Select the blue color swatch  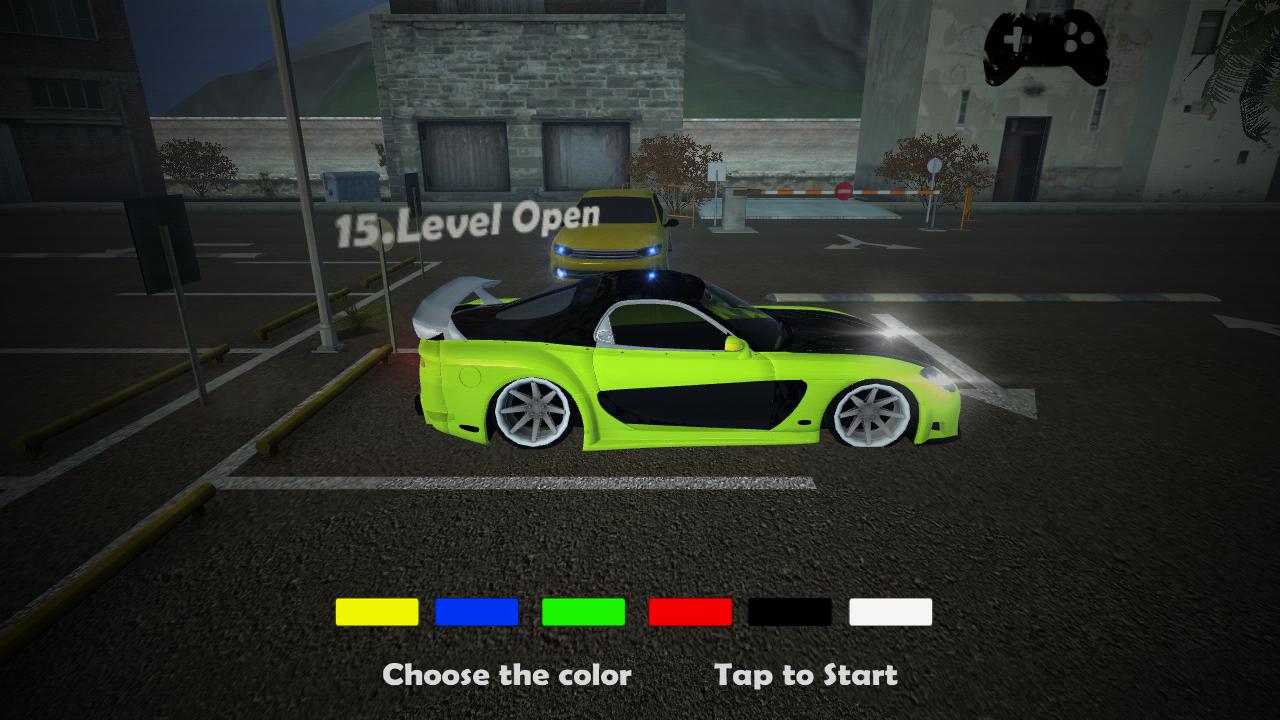point(477,611)
